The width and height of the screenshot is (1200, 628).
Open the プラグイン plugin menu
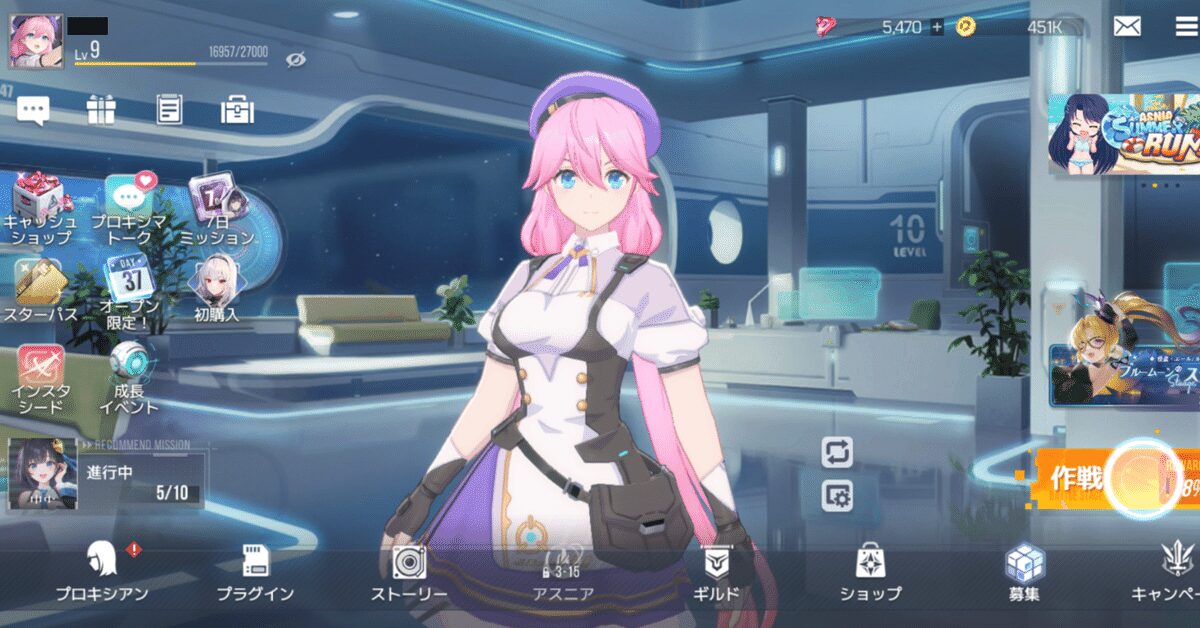[x=255, y=572]
